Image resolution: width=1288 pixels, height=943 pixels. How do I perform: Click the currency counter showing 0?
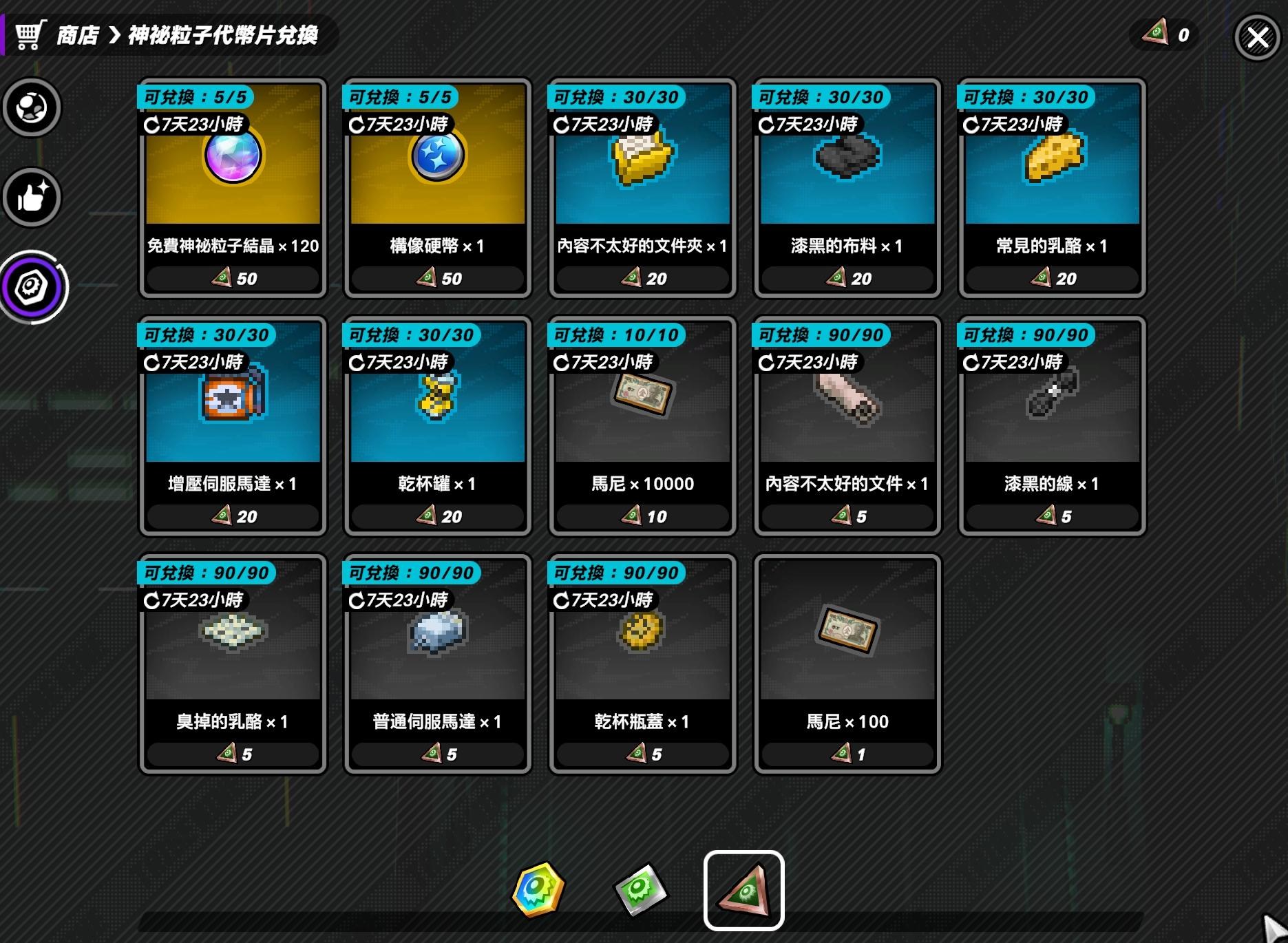point(1166,34)
